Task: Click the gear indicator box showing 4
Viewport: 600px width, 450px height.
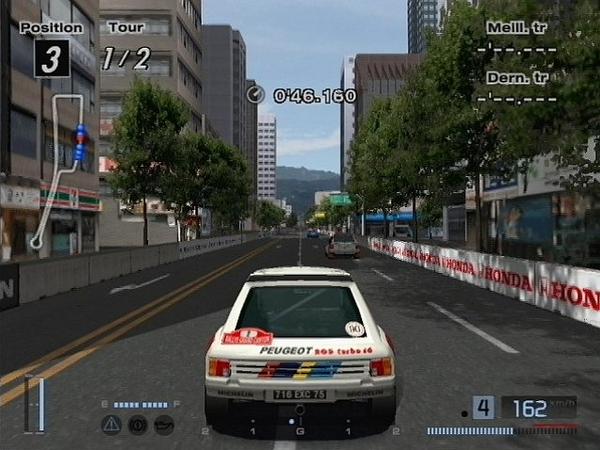Action: [483, 407]
